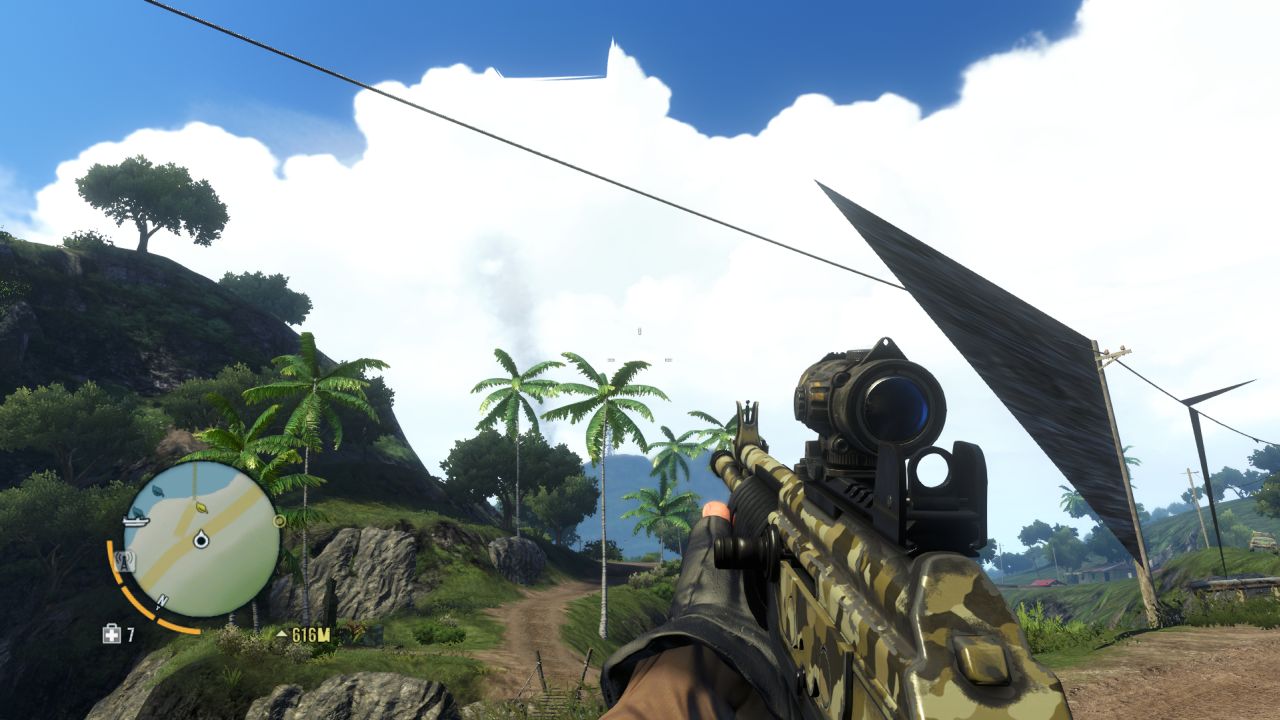This screenshot has height=720, width=1280.
Task: Click the radio tower marker on minimap
Action: click(126, 562)
